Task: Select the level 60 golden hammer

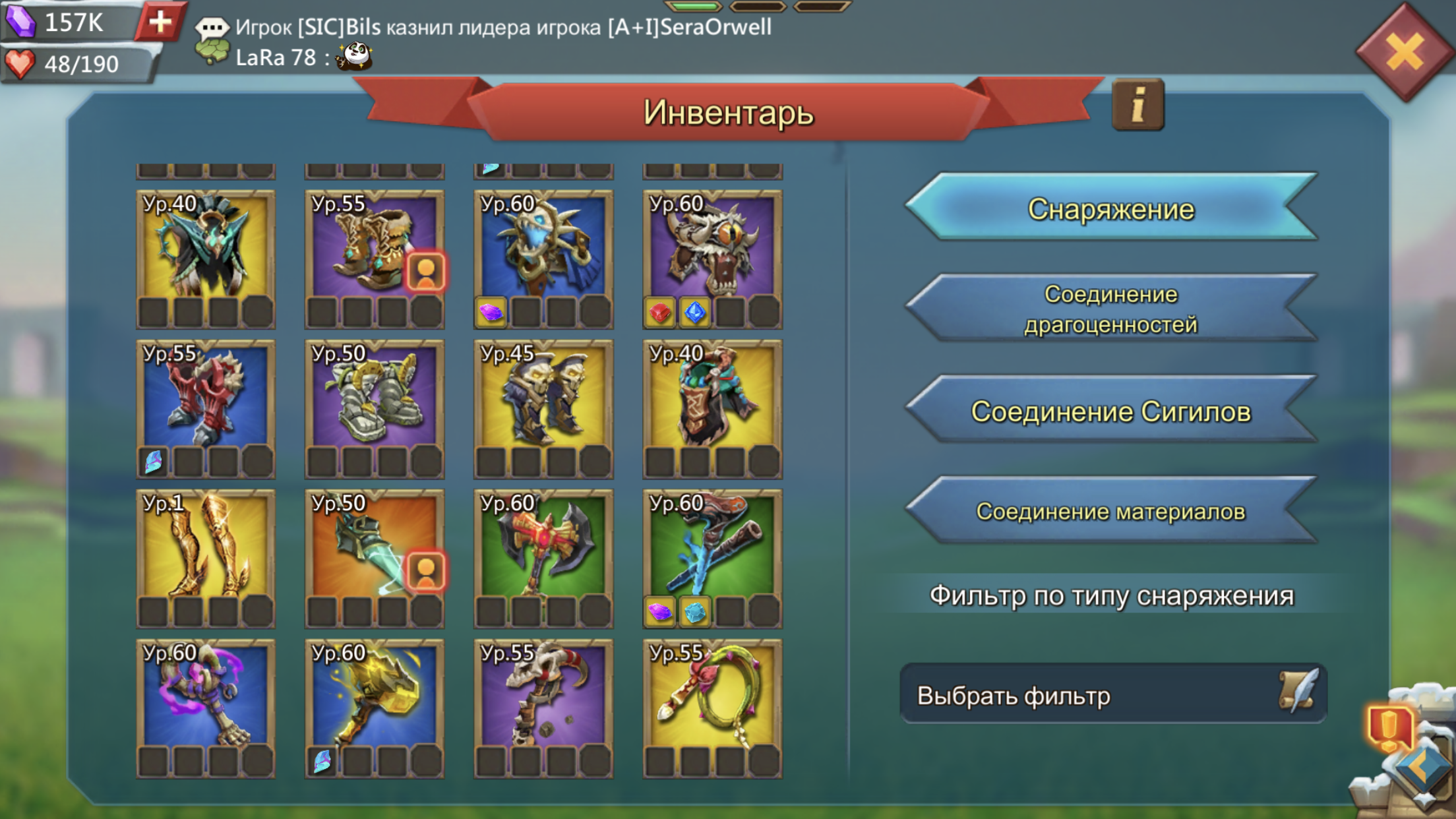Action: point(374,699)
